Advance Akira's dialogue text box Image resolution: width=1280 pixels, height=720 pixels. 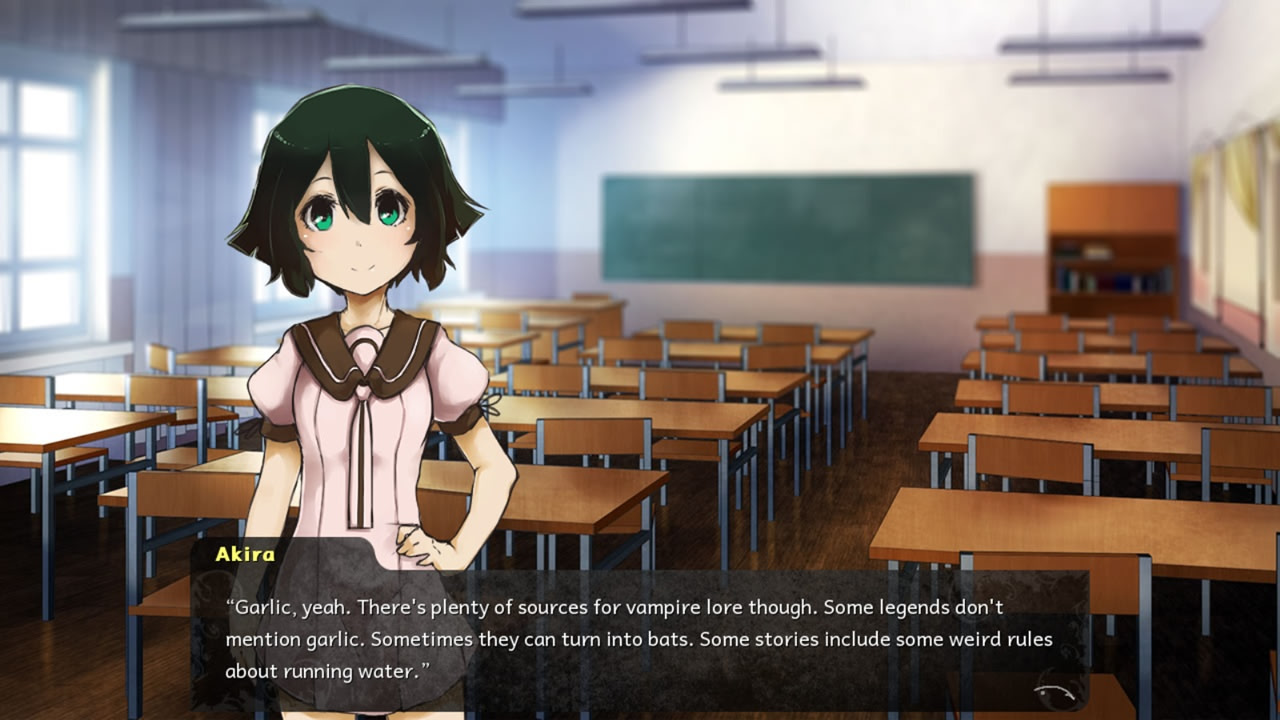[x=640, y=639]
